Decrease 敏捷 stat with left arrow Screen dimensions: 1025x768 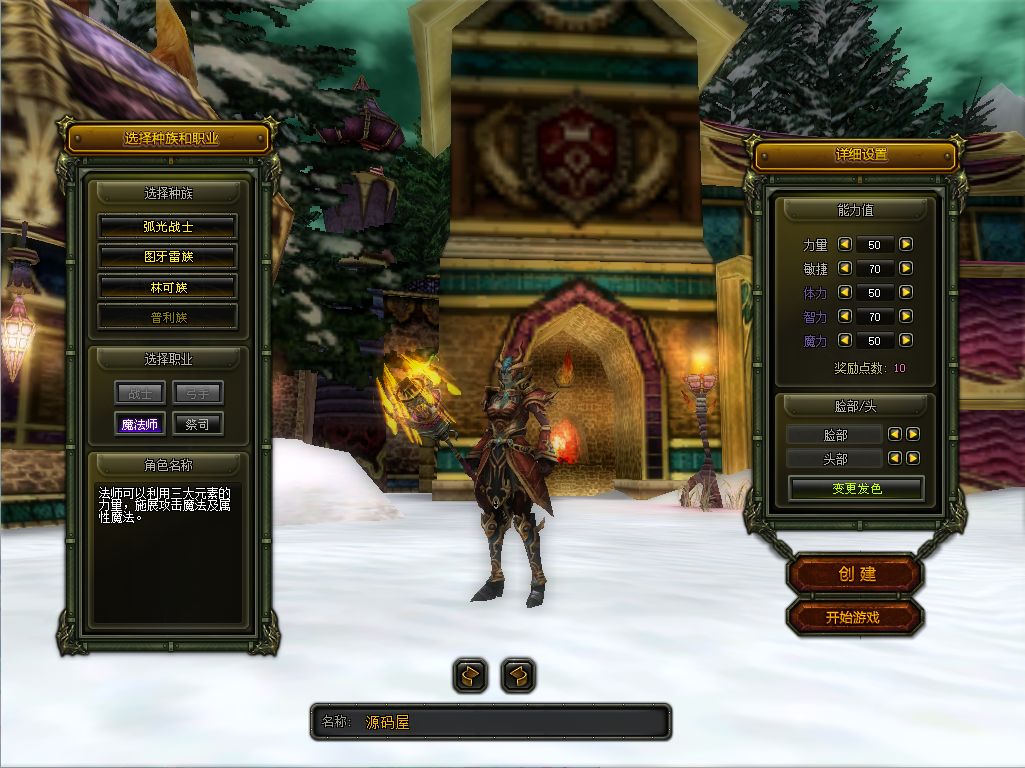[844, 268]
